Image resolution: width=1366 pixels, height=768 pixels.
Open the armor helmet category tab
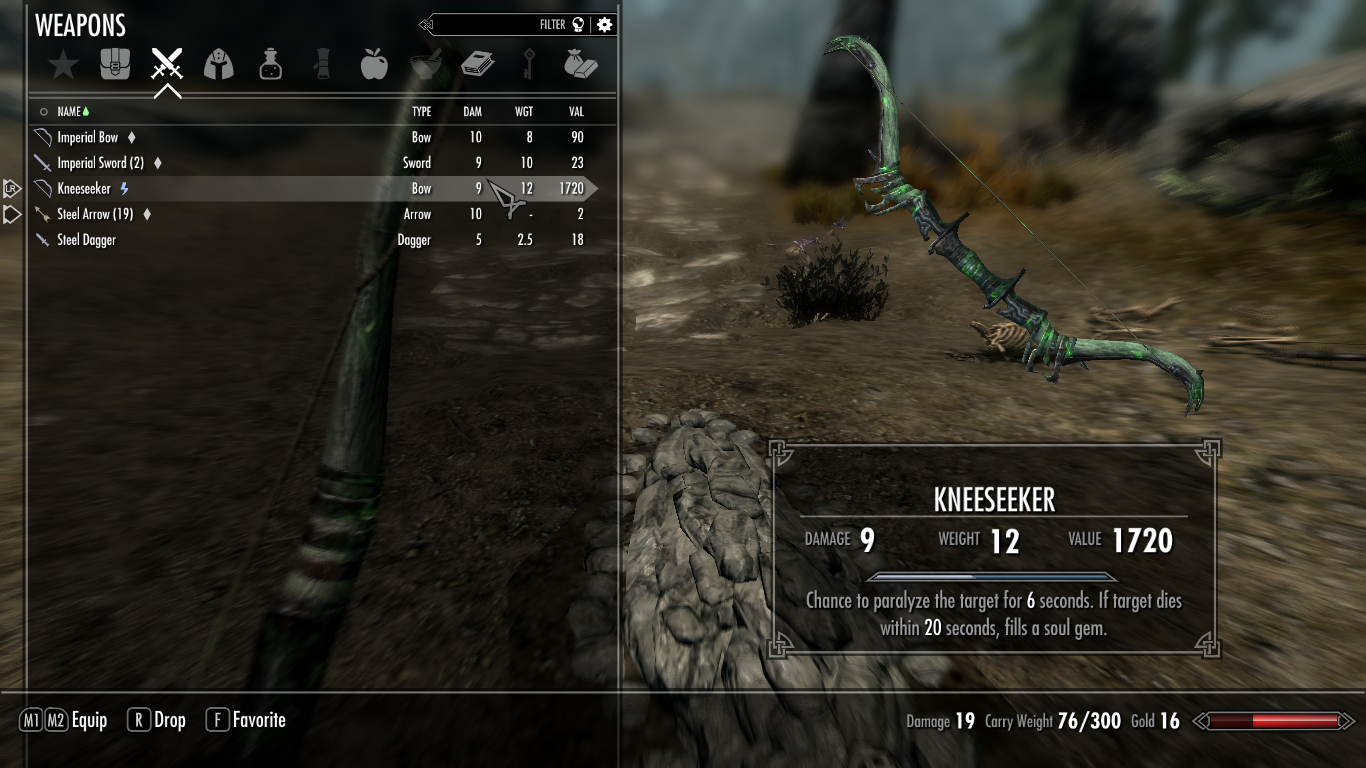(x=218, y=65)
